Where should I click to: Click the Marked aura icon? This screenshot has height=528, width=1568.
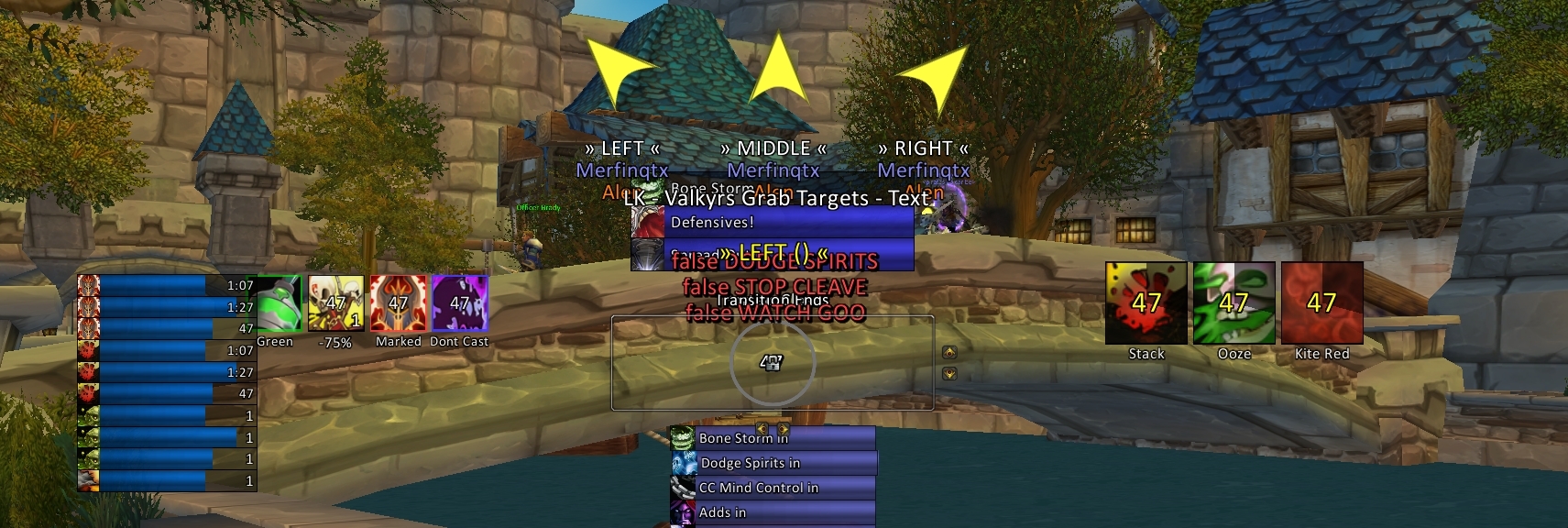(x=398, y=303)
